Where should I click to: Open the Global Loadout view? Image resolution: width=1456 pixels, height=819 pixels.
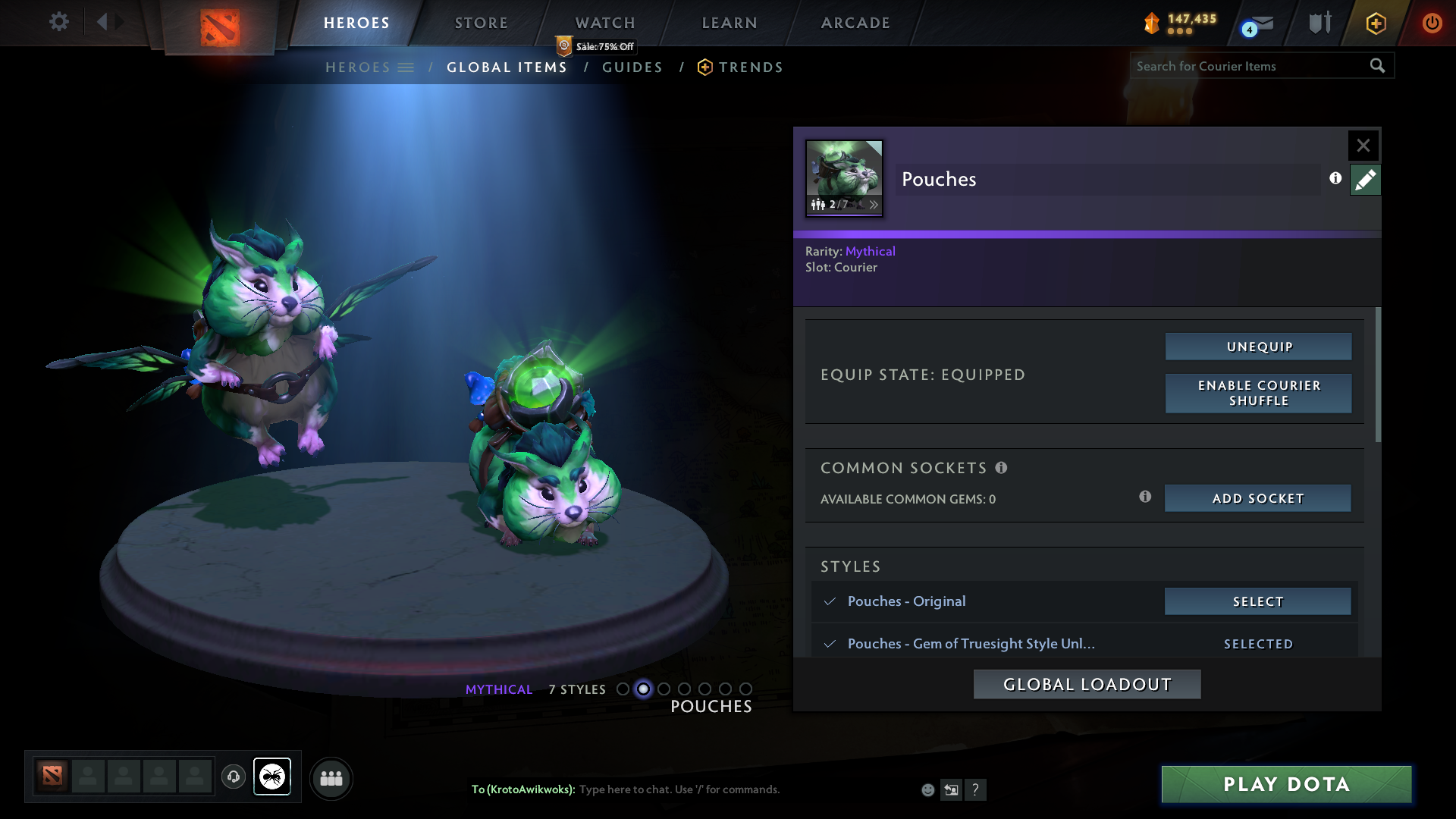(1086, 683)
